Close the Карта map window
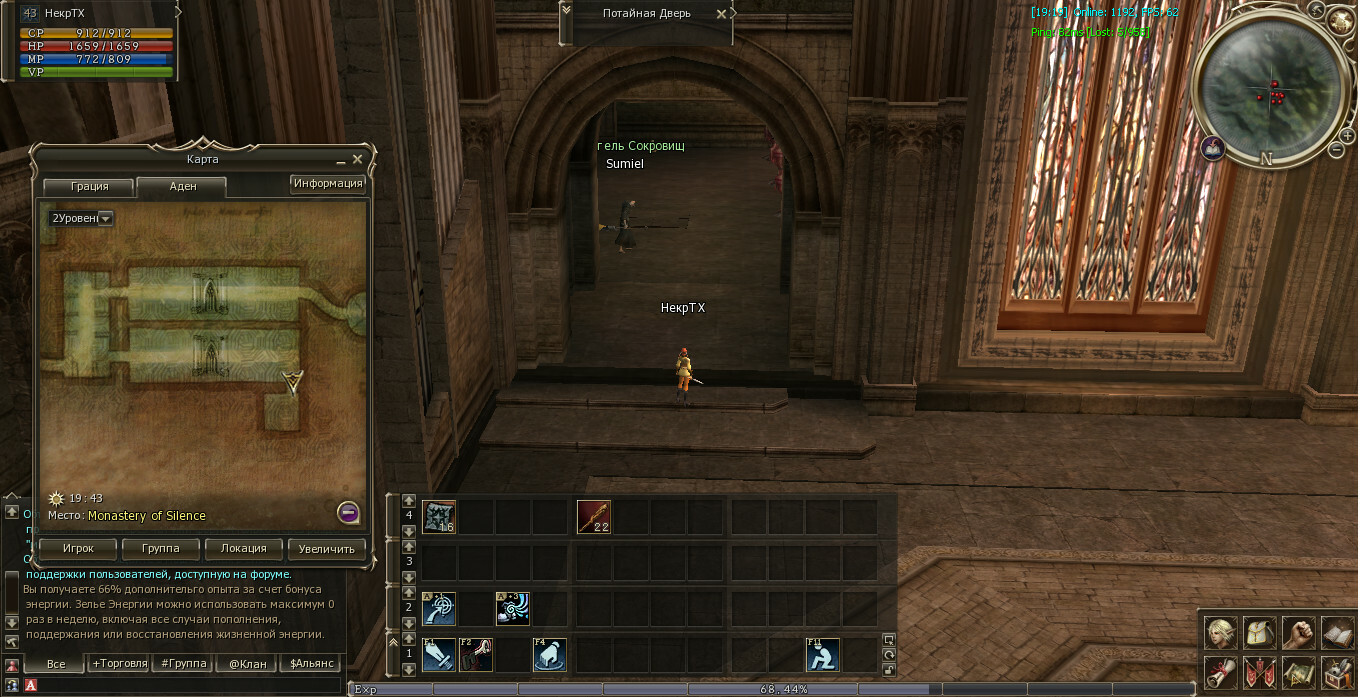The width and height of the screenshot is (1360, 697). (358, 159)
